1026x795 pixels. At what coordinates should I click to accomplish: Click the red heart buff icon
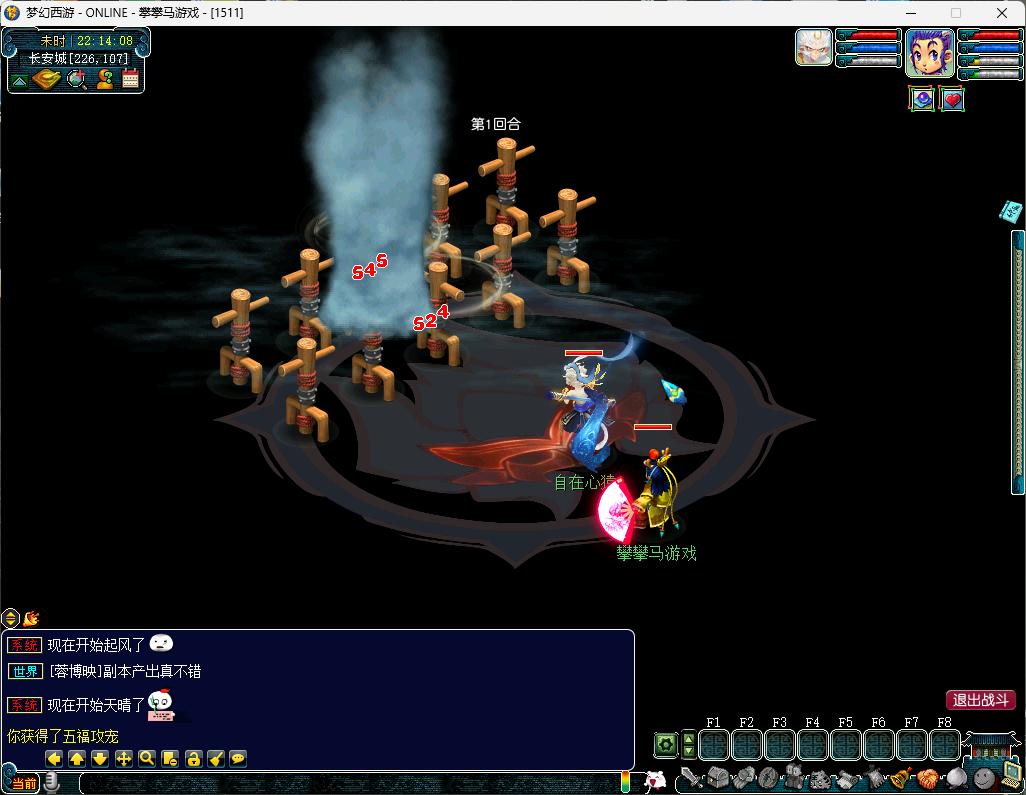coord(952,99)
